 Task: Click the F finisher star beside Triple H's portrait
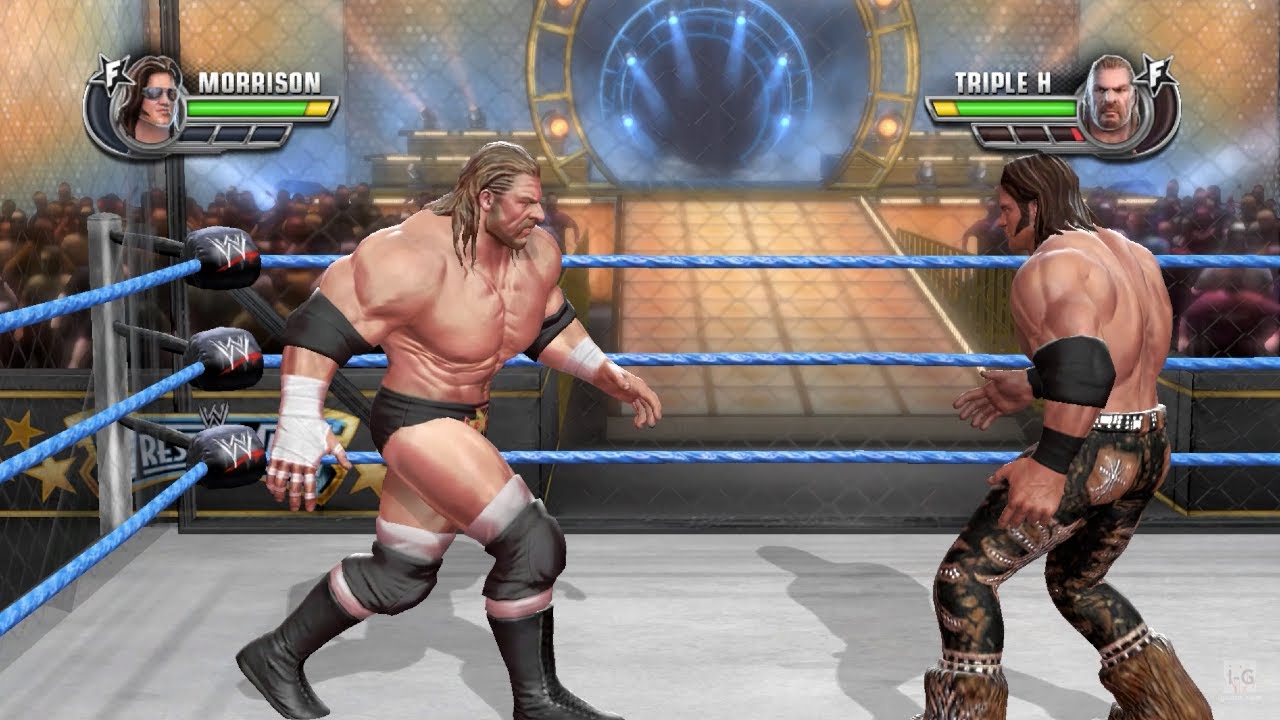(1158, 73)
